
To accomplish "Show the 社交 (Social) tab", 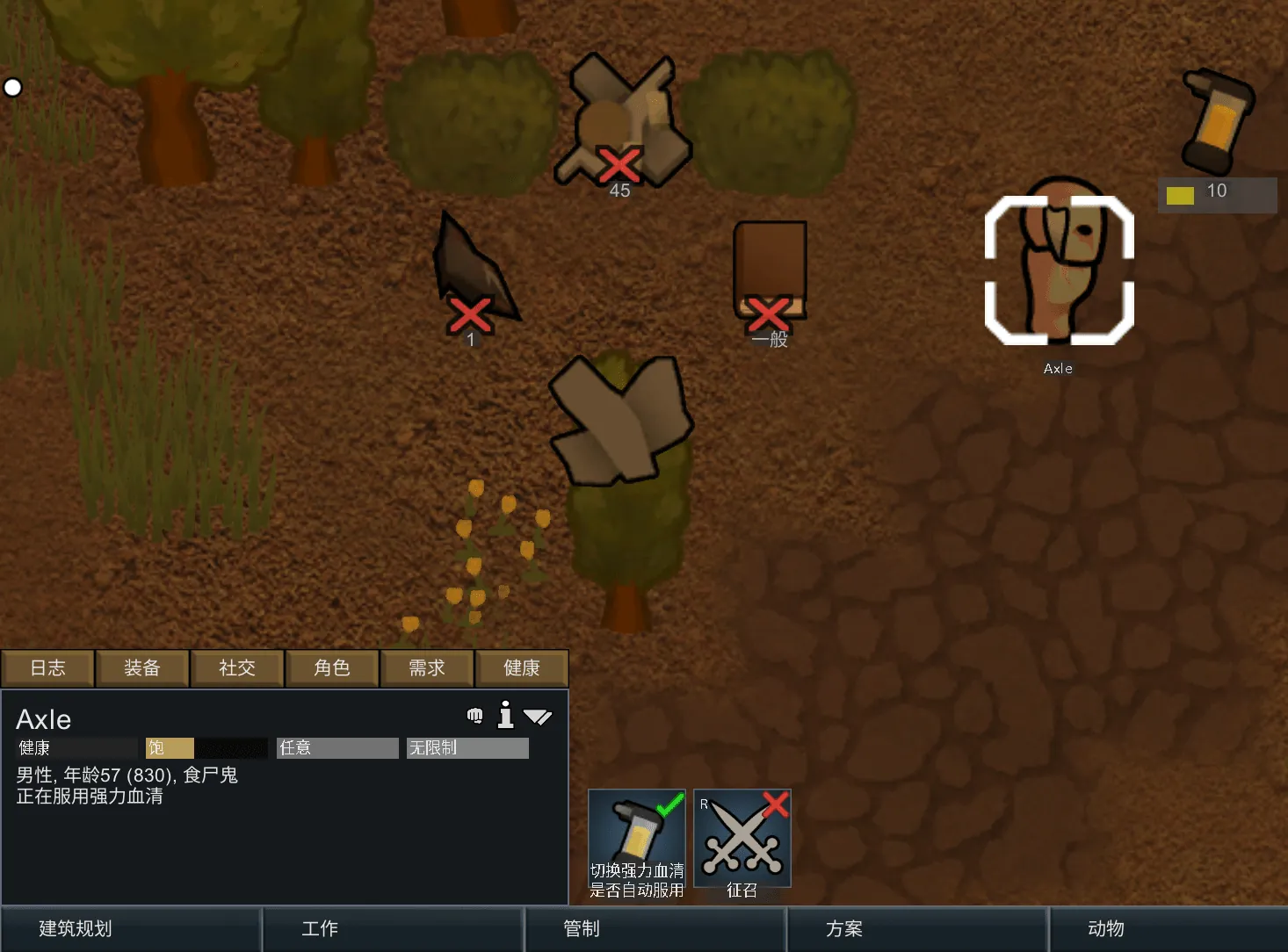I will click(237, 668).
